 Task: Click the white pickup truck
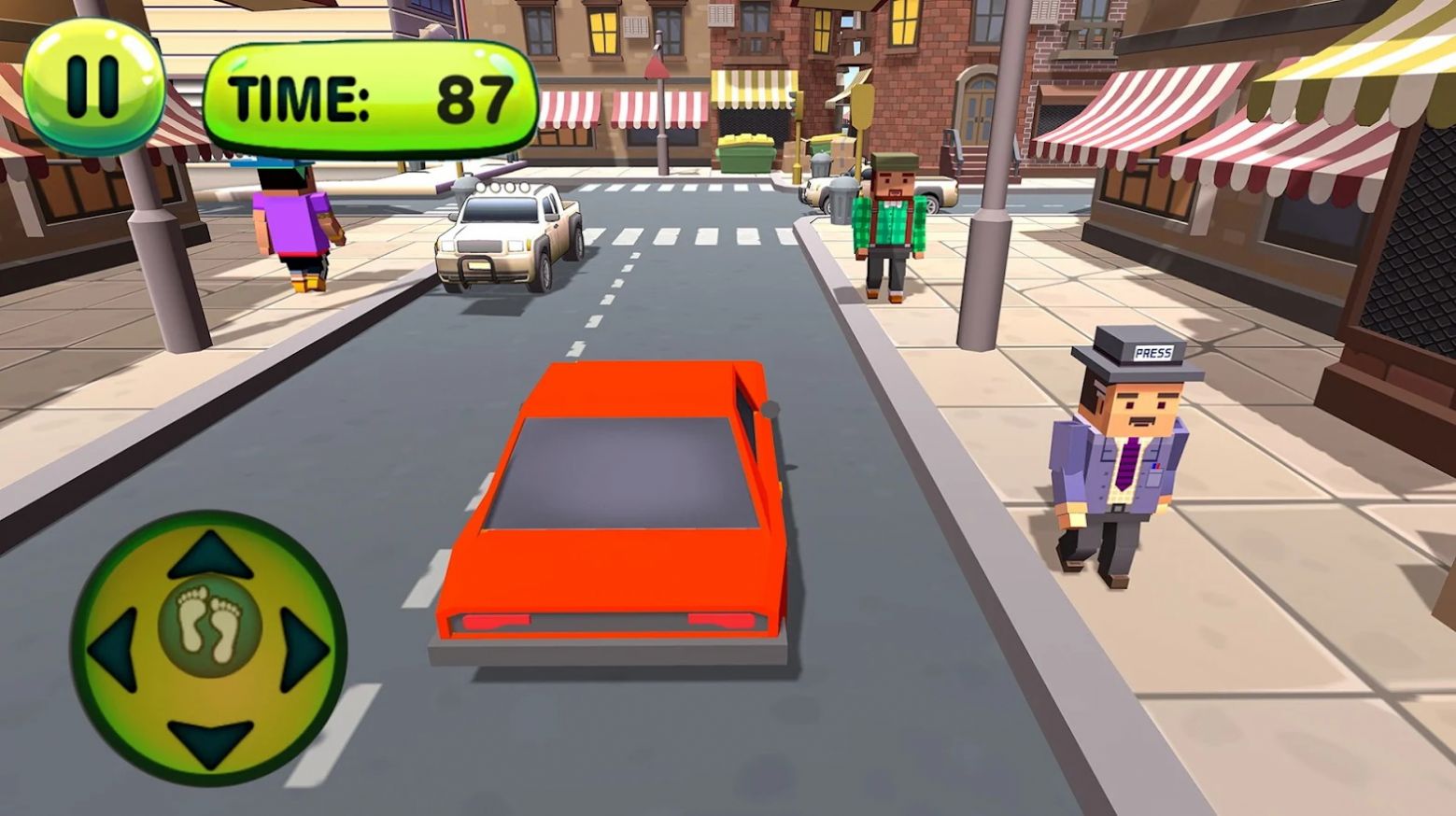pos(509,243)
